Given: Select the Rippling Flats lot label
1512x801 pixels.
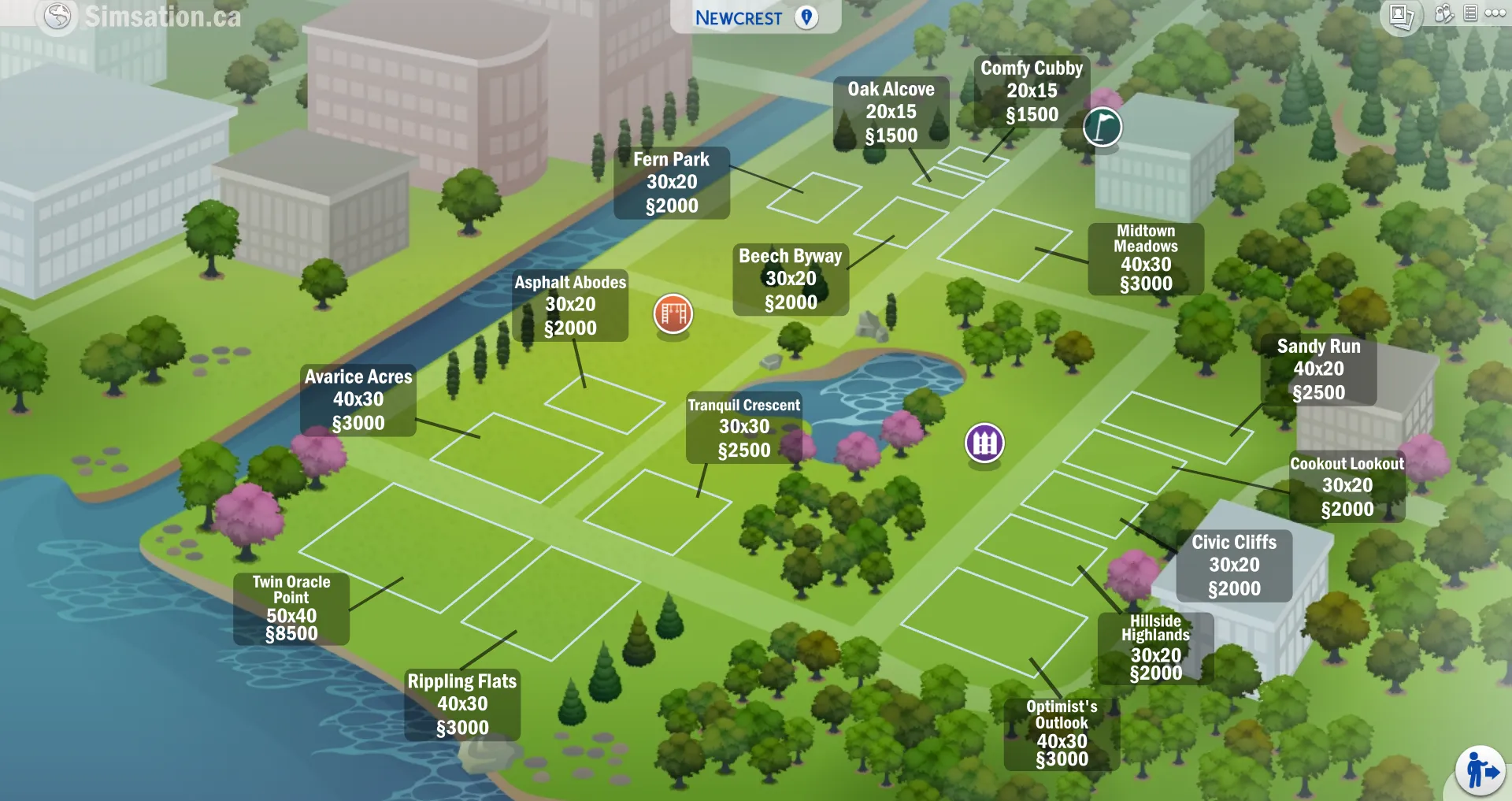Looking at the screenshot, I should click(x=461, y=706).
